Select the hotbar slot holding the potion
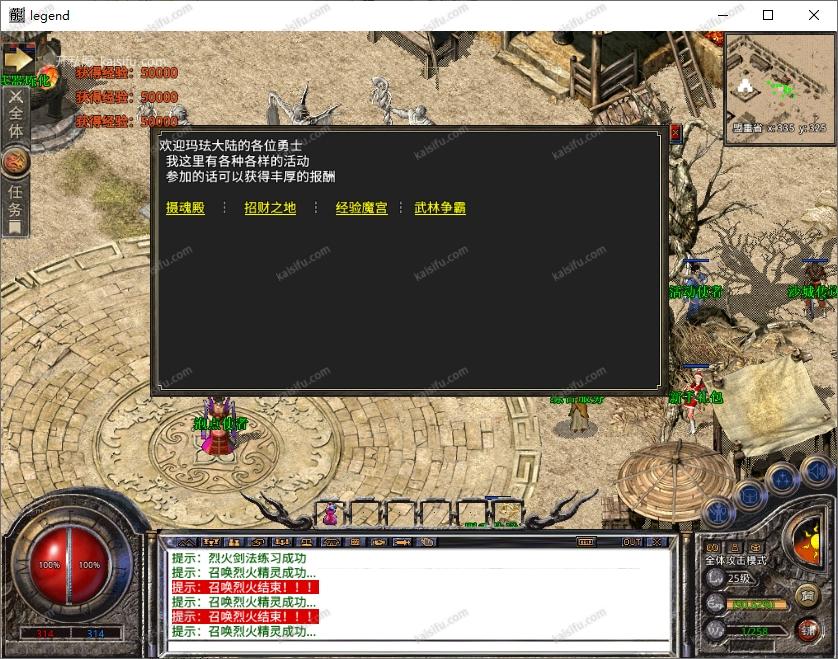Viewport: 838px width, 659px height. coord(330,514)
